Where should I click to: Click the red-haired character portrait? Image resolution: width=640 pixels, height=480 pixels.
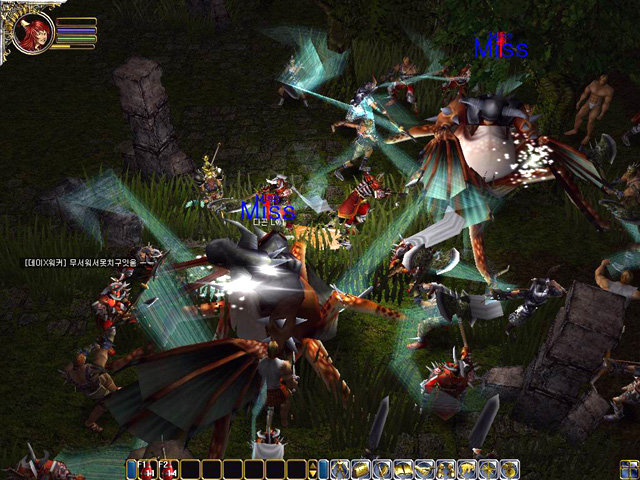(33, 33)
